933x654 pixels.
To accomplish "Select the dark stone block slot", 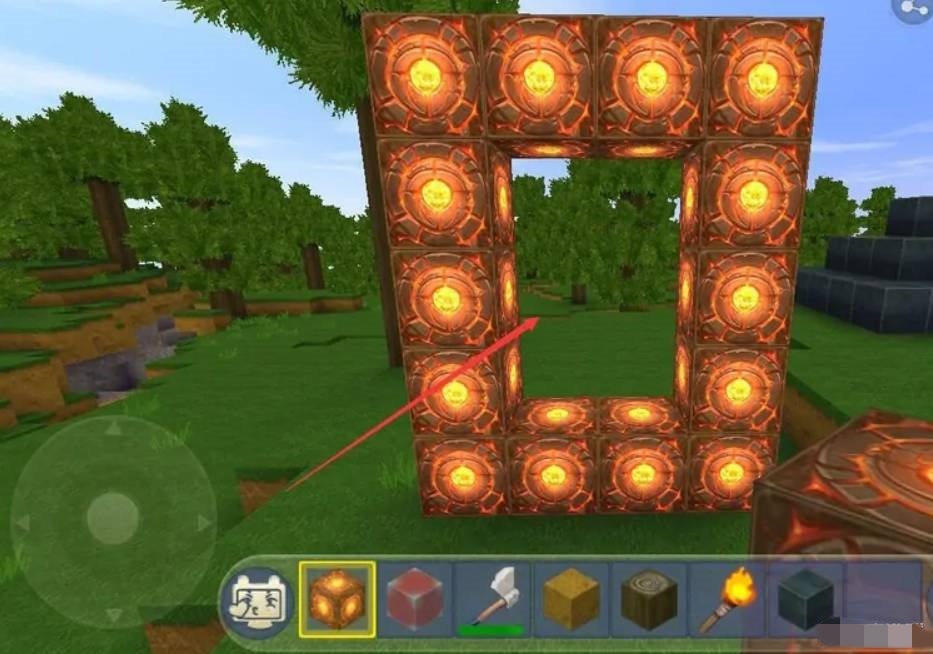I will point(803,599).
